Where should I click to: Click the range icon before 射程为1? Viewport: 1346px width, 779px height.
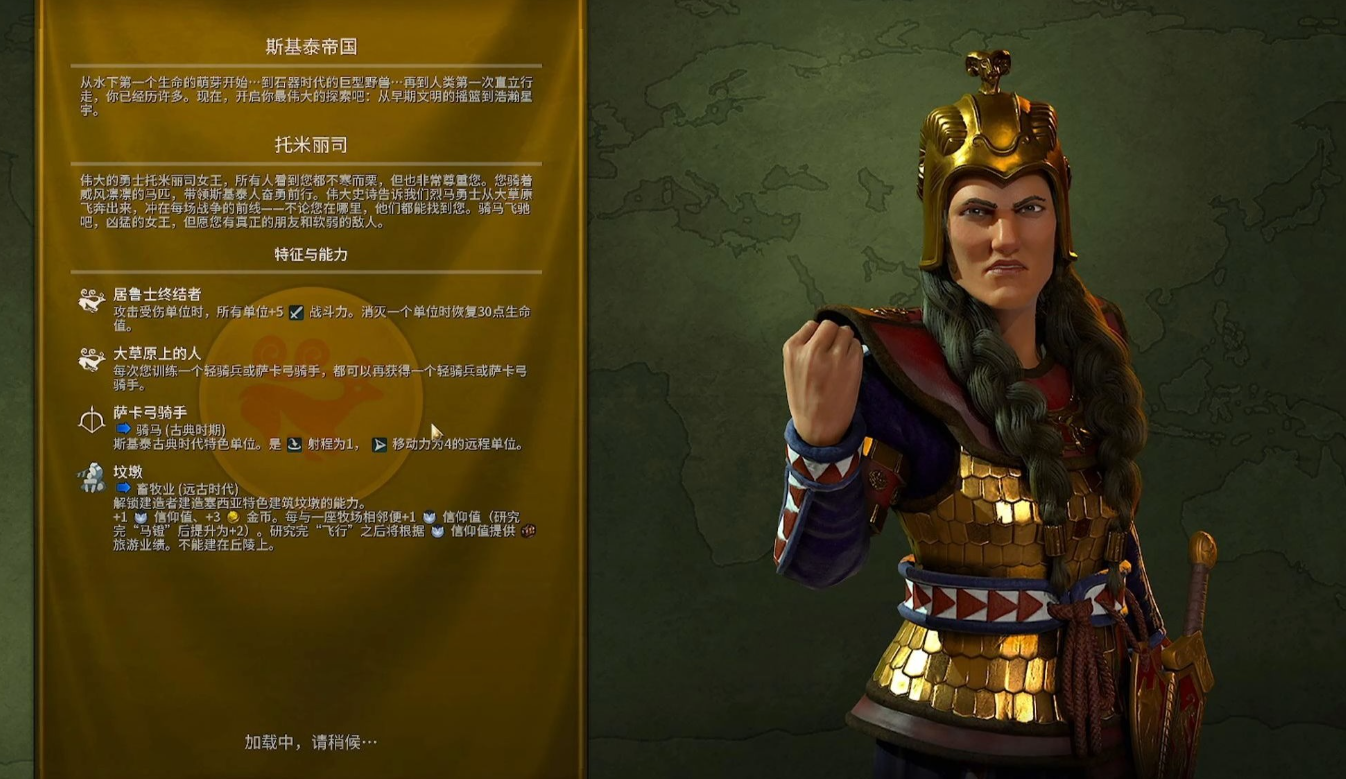pyautogui.click(x=292, y=444)
